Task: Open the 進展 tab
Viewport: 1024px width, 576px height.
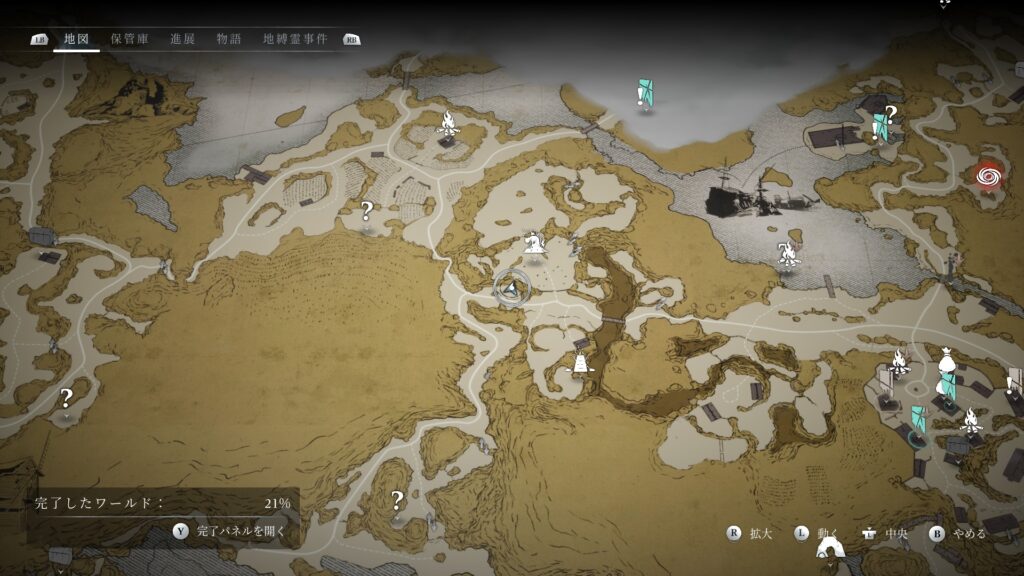Action: tap(182, 39)
